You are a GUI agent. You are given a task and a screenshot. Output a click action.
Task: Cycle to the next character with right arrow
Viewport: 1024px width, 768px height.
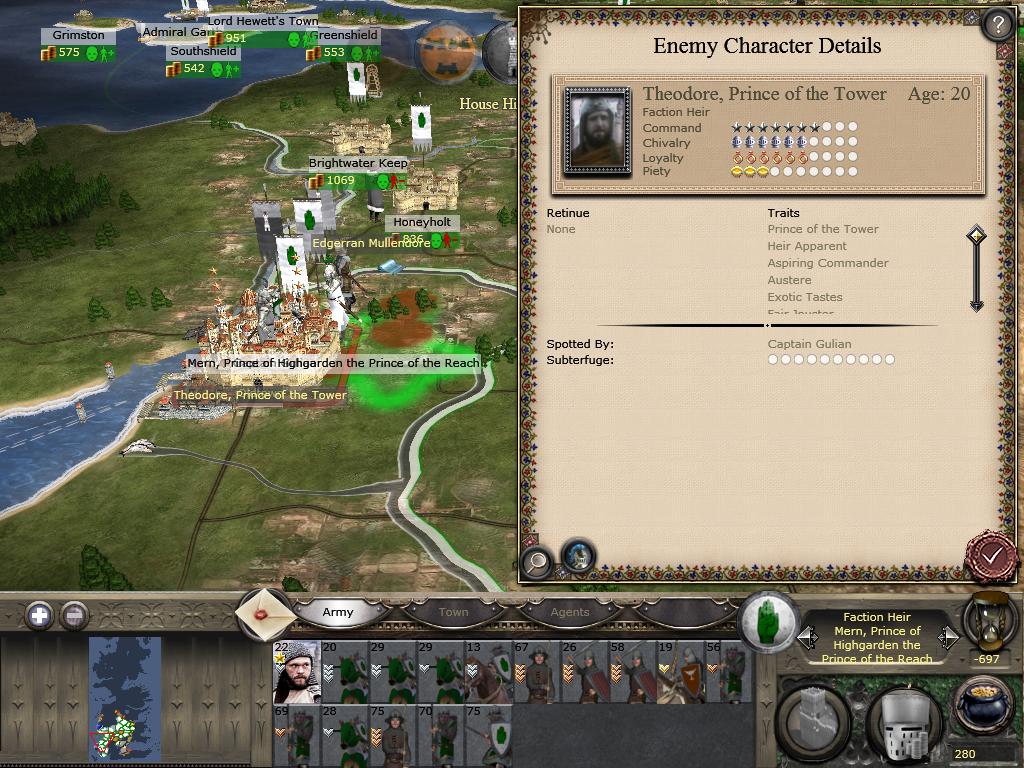click(948, 637)
